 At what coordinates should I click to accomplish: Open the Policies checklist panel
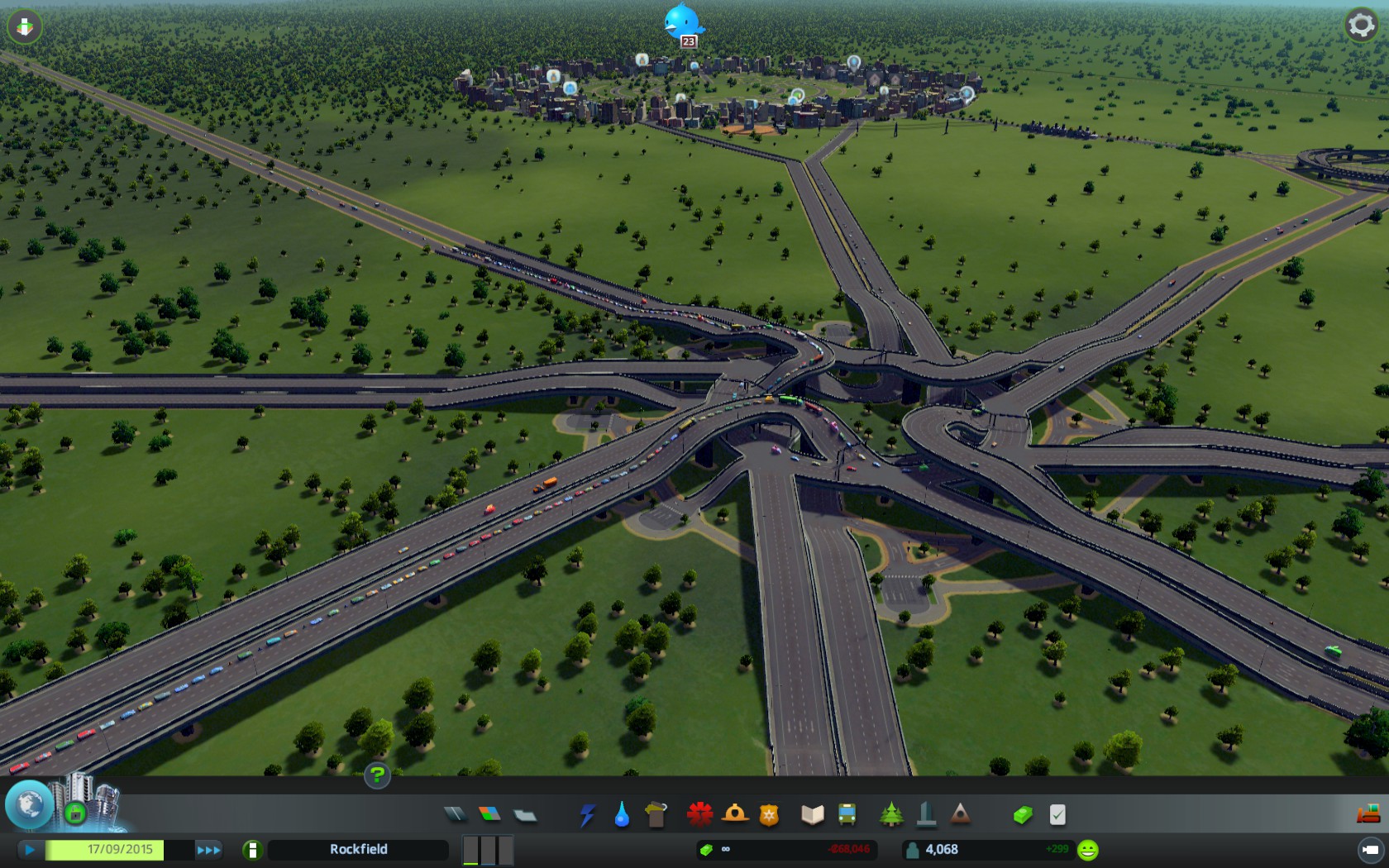click(1057, 815)
